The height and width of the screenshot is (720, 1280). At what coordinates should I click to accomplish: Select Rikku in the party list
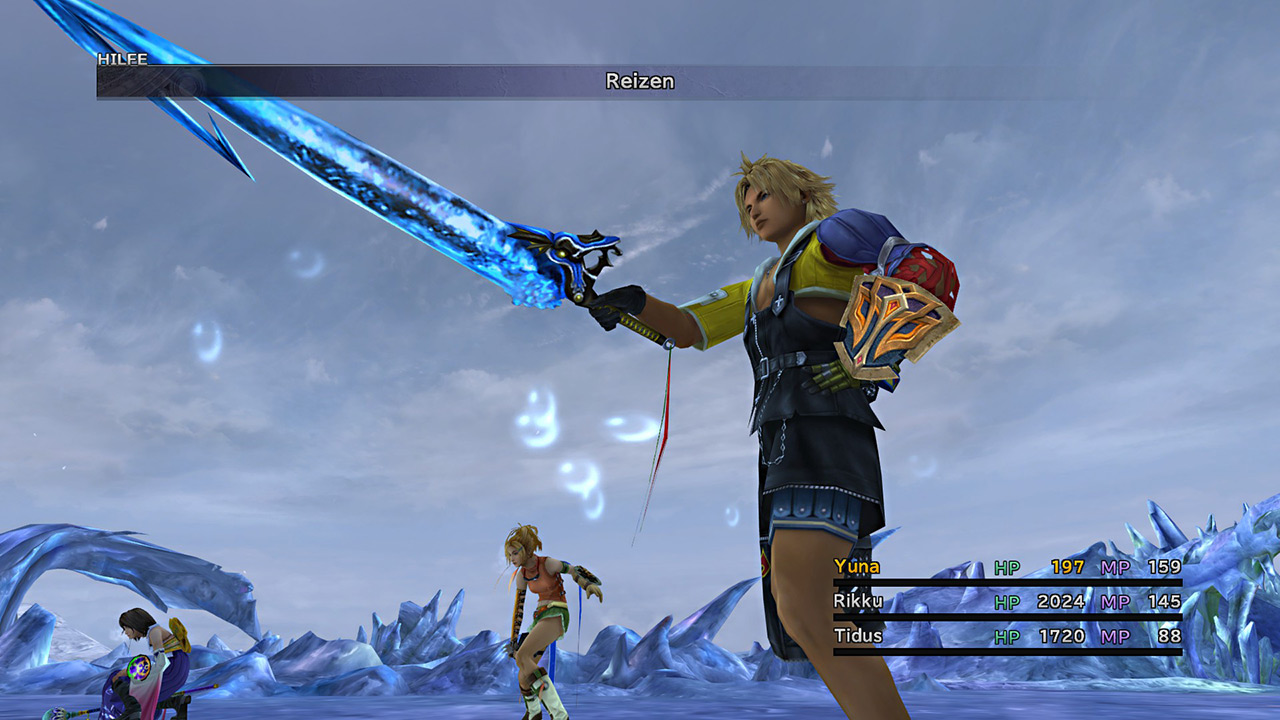[857, 601]
